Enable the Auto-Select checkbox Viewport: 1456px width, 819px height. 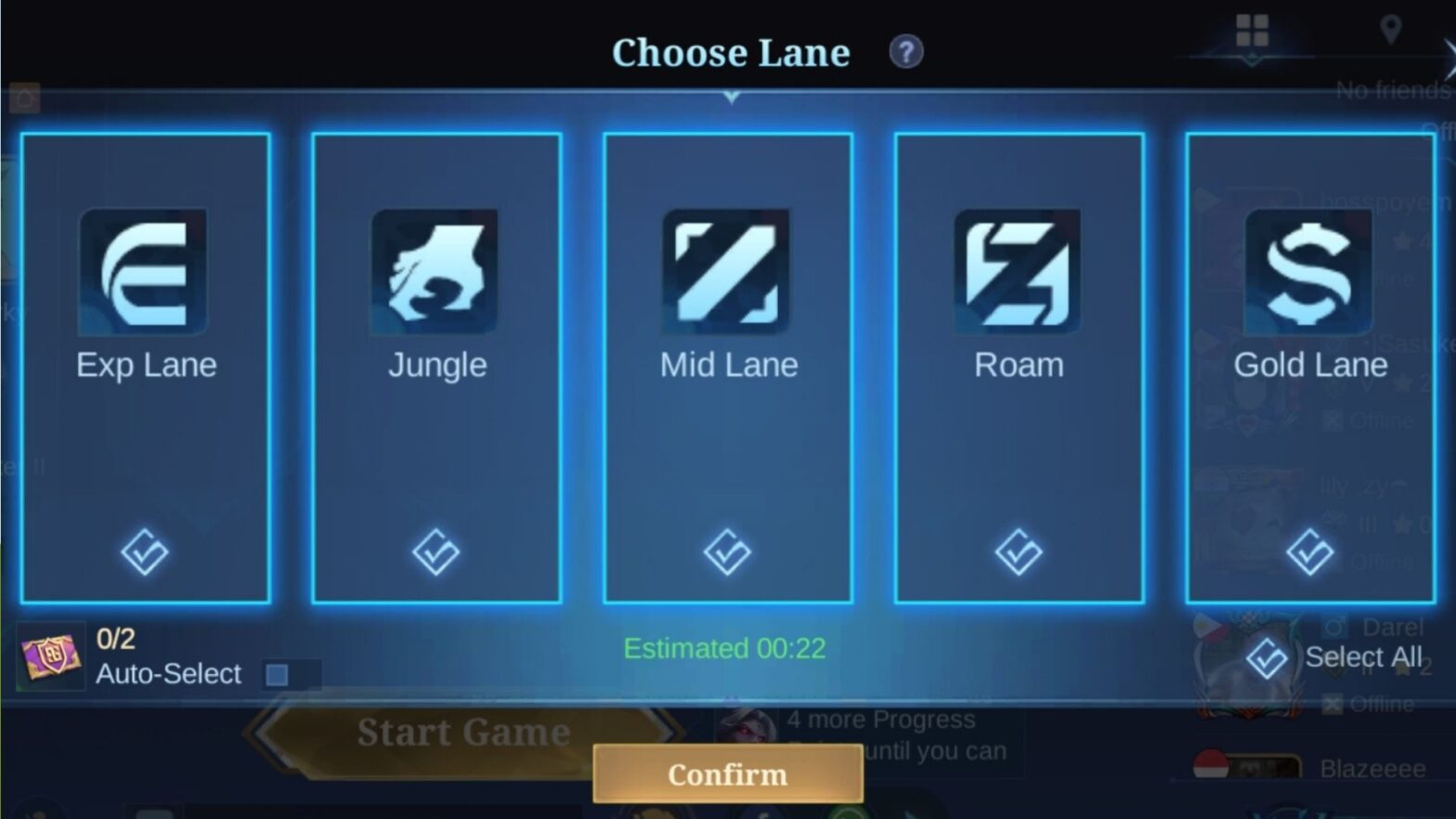click(276, 676)
